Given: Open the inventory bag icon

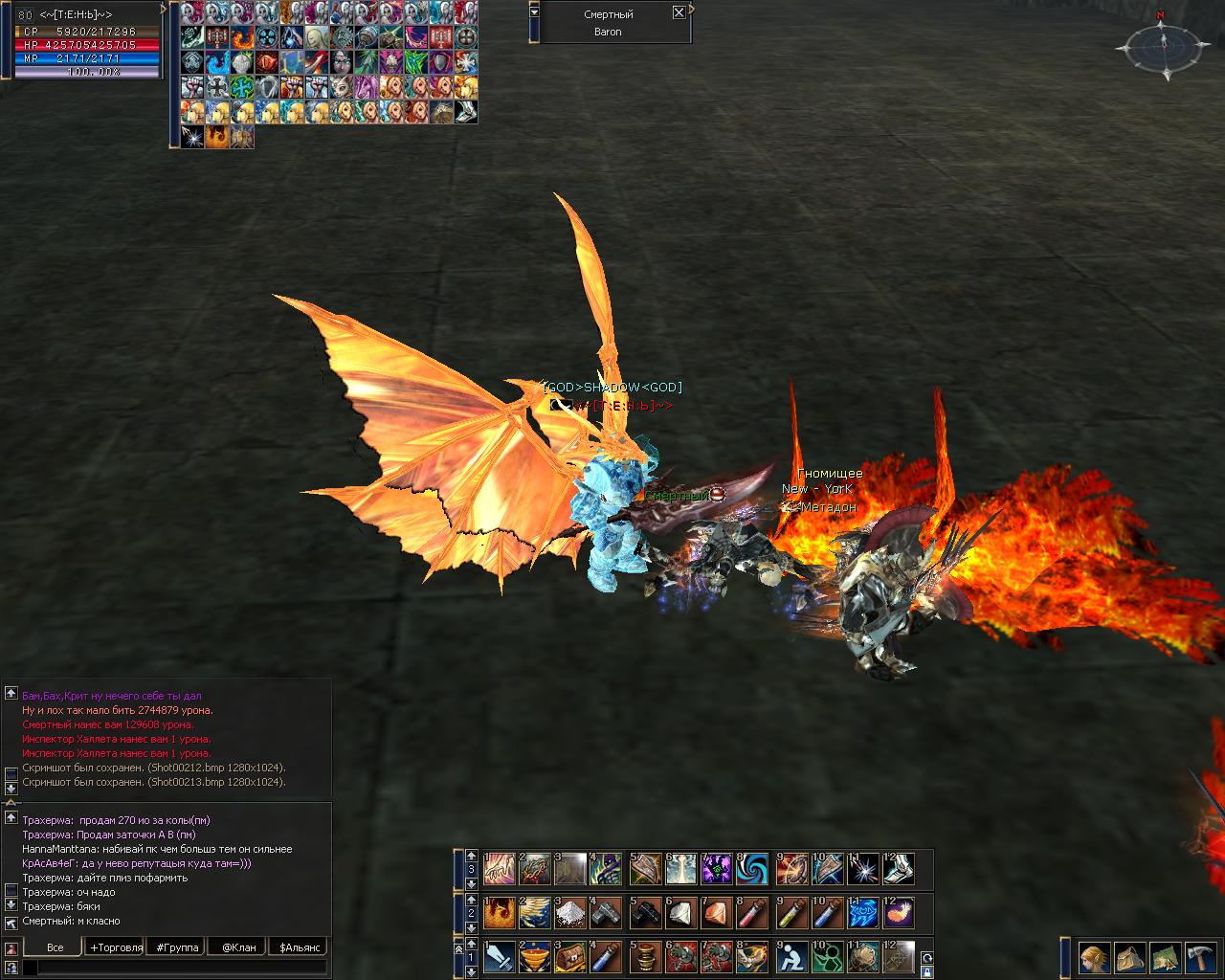Looking at the screenshot, I should coord(1130,957).
